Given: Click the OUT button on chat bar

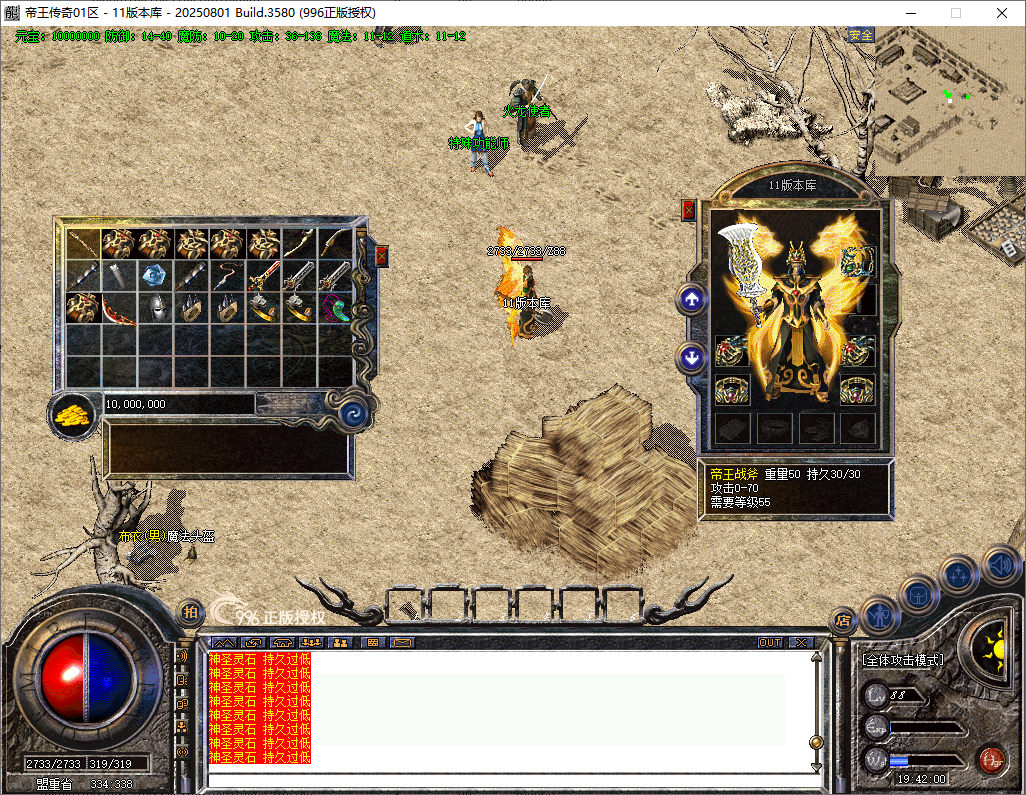Looking at the screenshot, I should [770, 642].
